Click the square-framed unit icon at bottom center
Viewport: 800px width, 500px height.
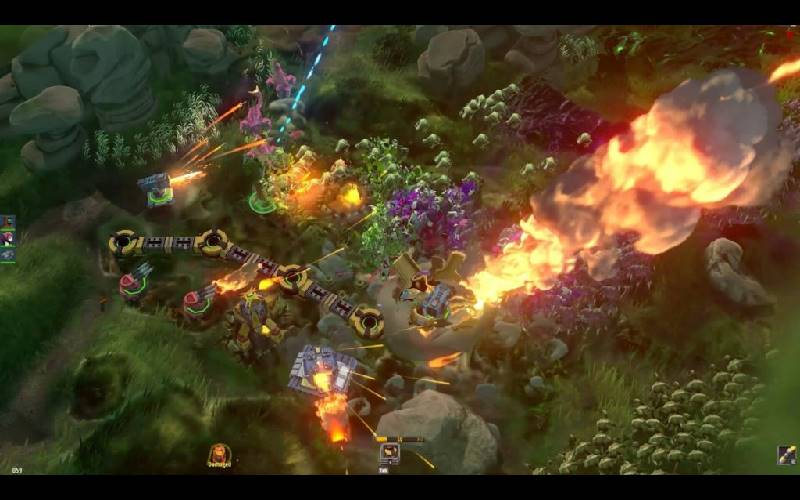(x=389, y=452)
